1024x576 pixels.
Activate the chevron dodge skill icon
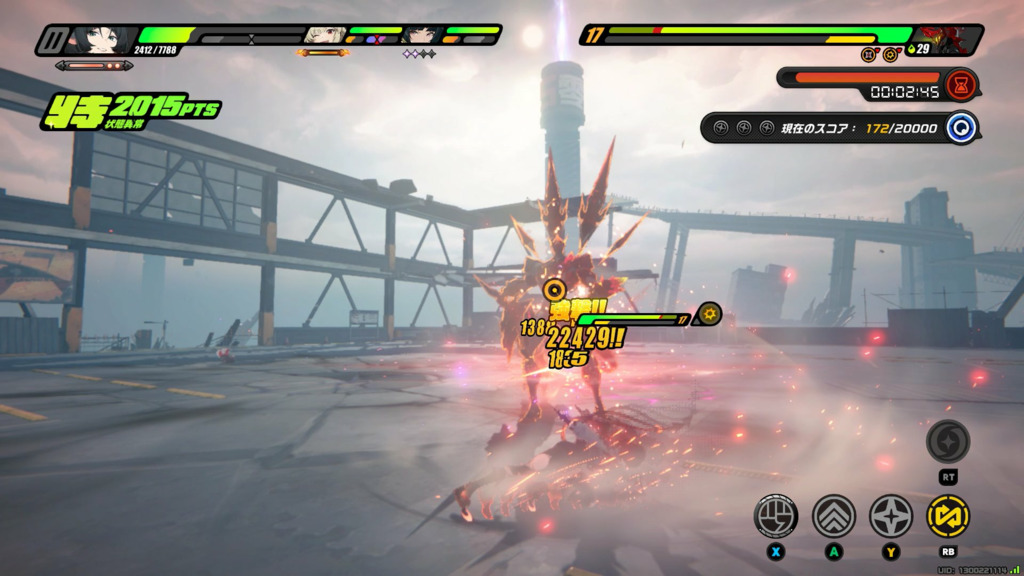click(x=833, y=516)
